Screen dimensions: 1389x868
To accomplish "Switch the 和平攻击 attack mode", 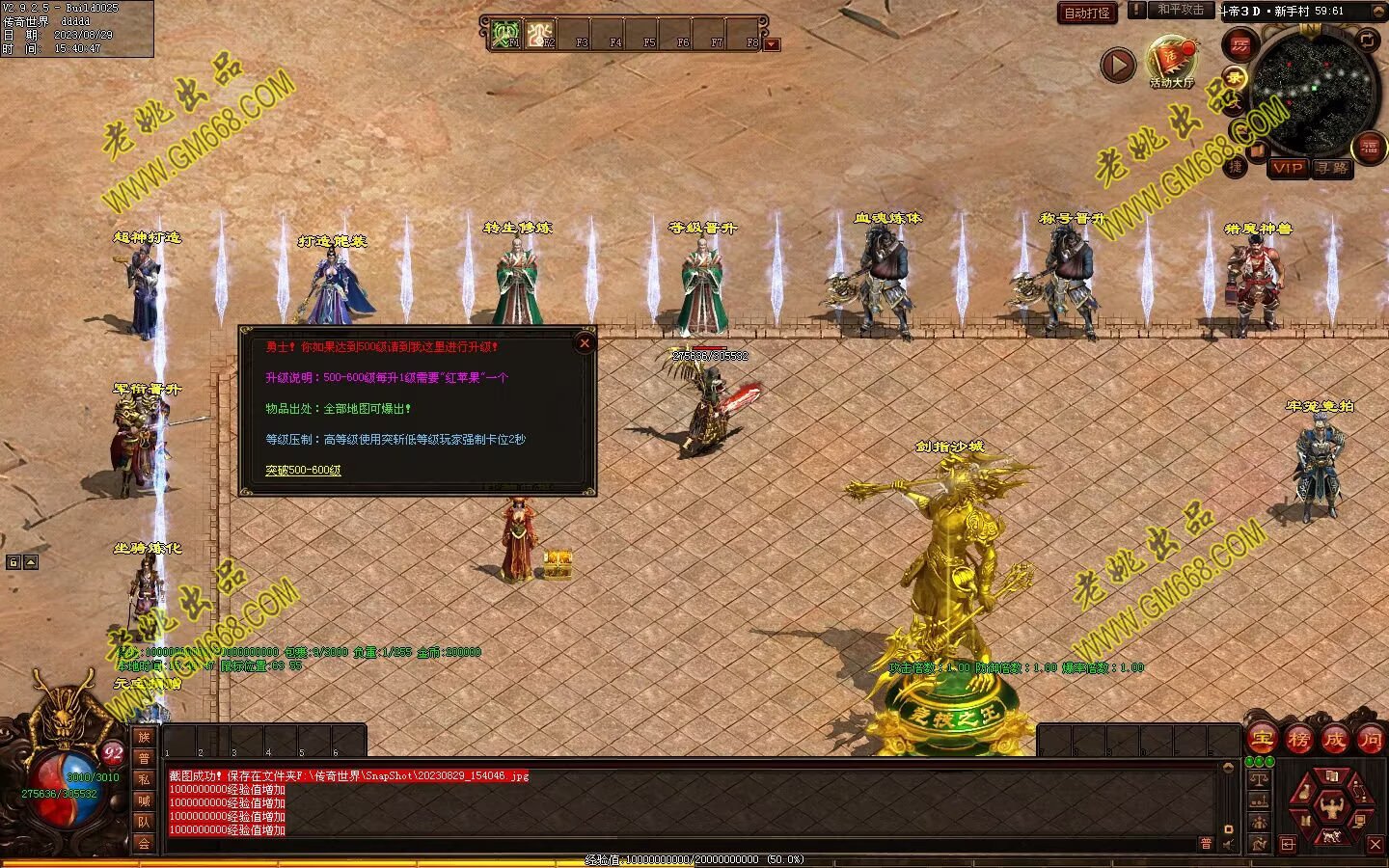I will pos(1181,10).
